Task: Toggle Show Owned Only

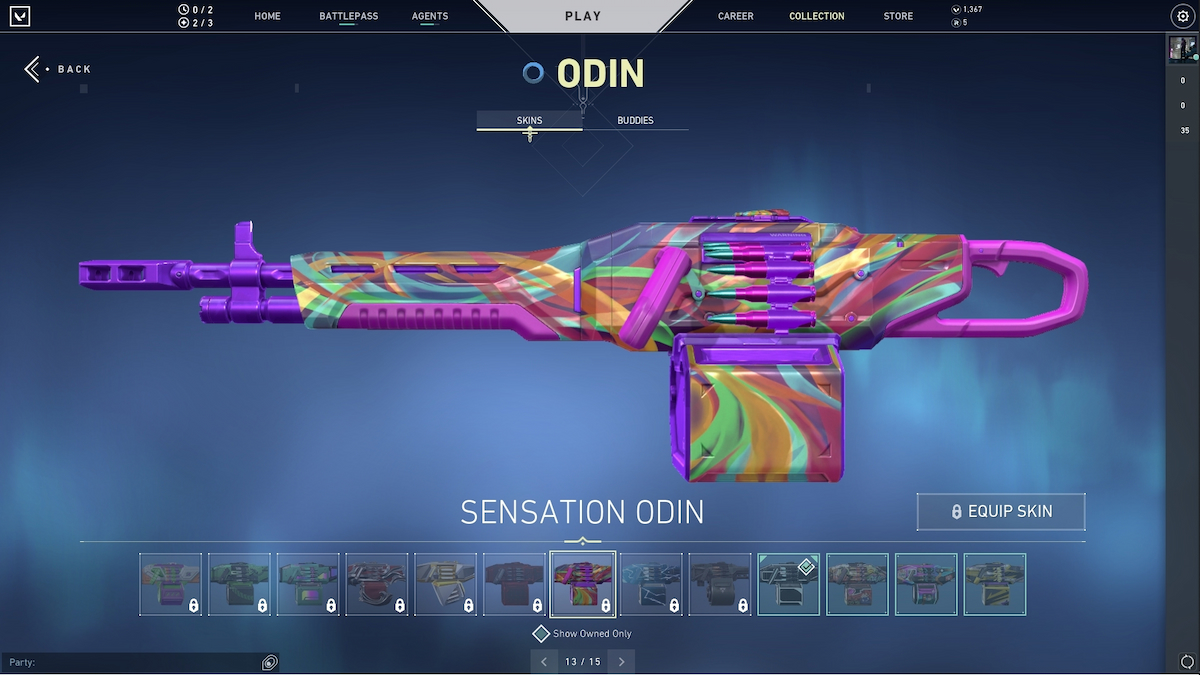Action: (x=541, y=634)
